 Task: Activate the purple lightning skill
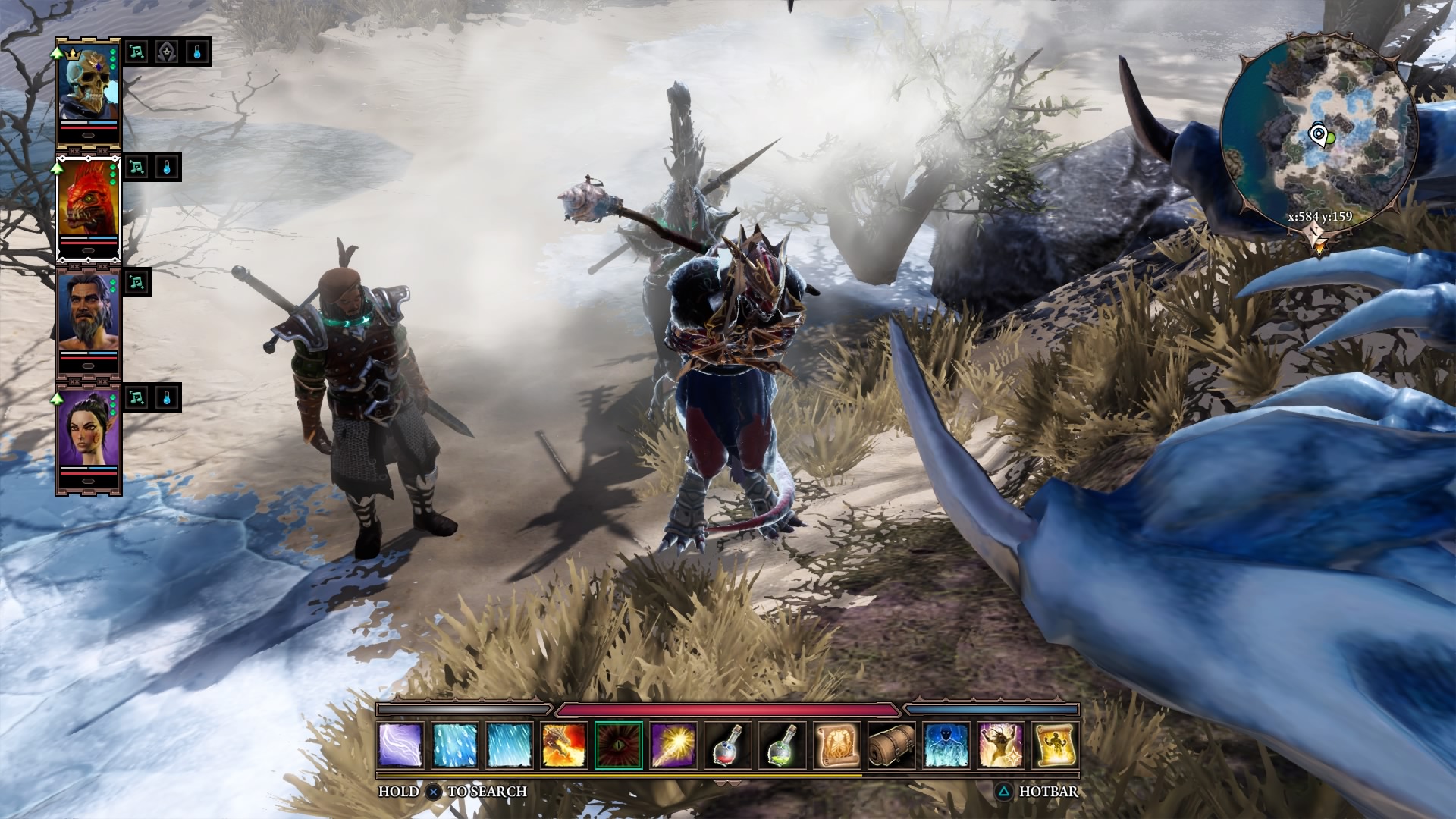(400, 745)
